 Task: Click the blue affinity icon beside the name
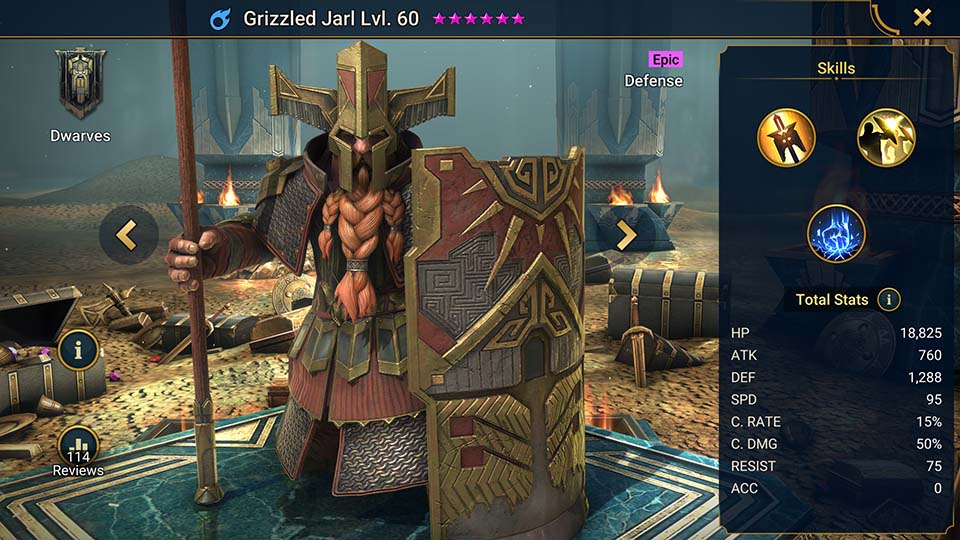pos(222,19)
